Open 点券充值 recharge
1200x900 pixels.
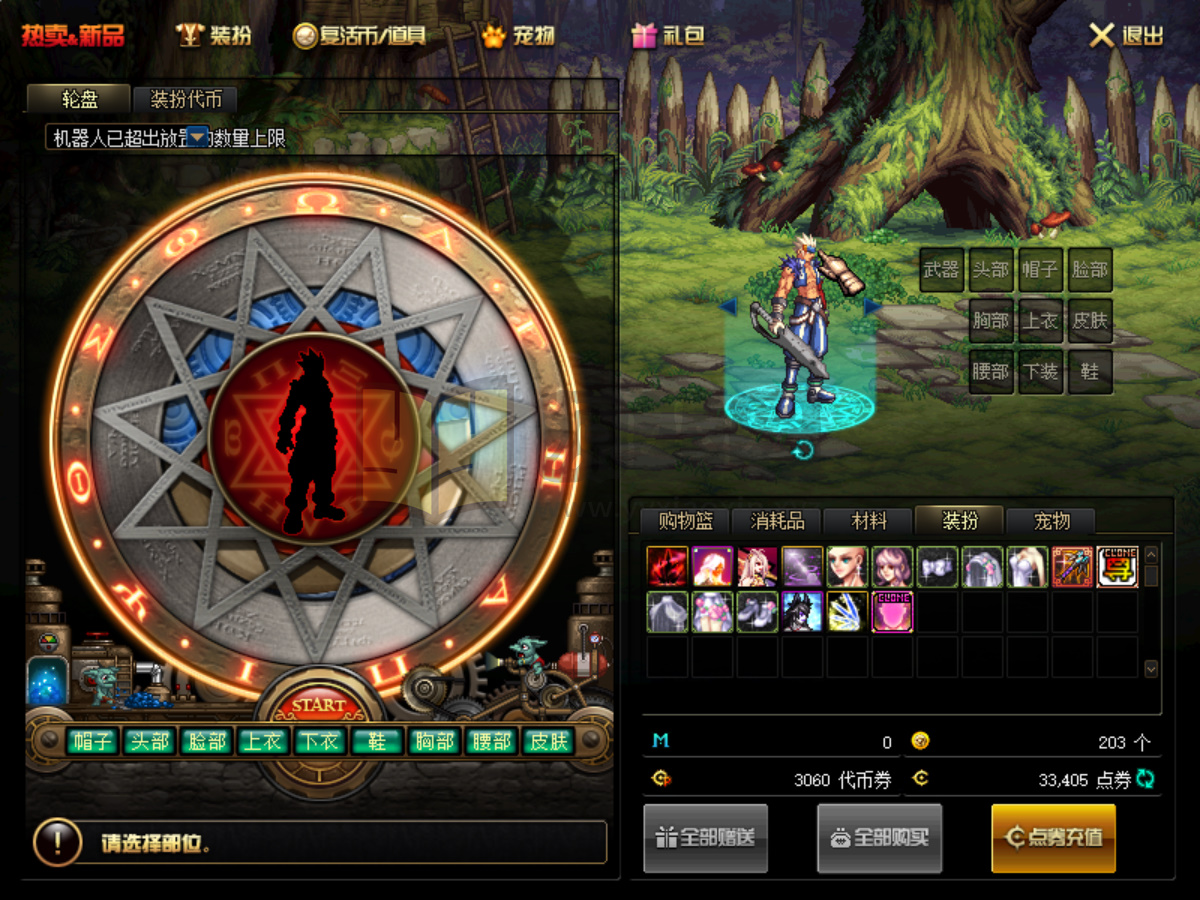pos(1053,837)
